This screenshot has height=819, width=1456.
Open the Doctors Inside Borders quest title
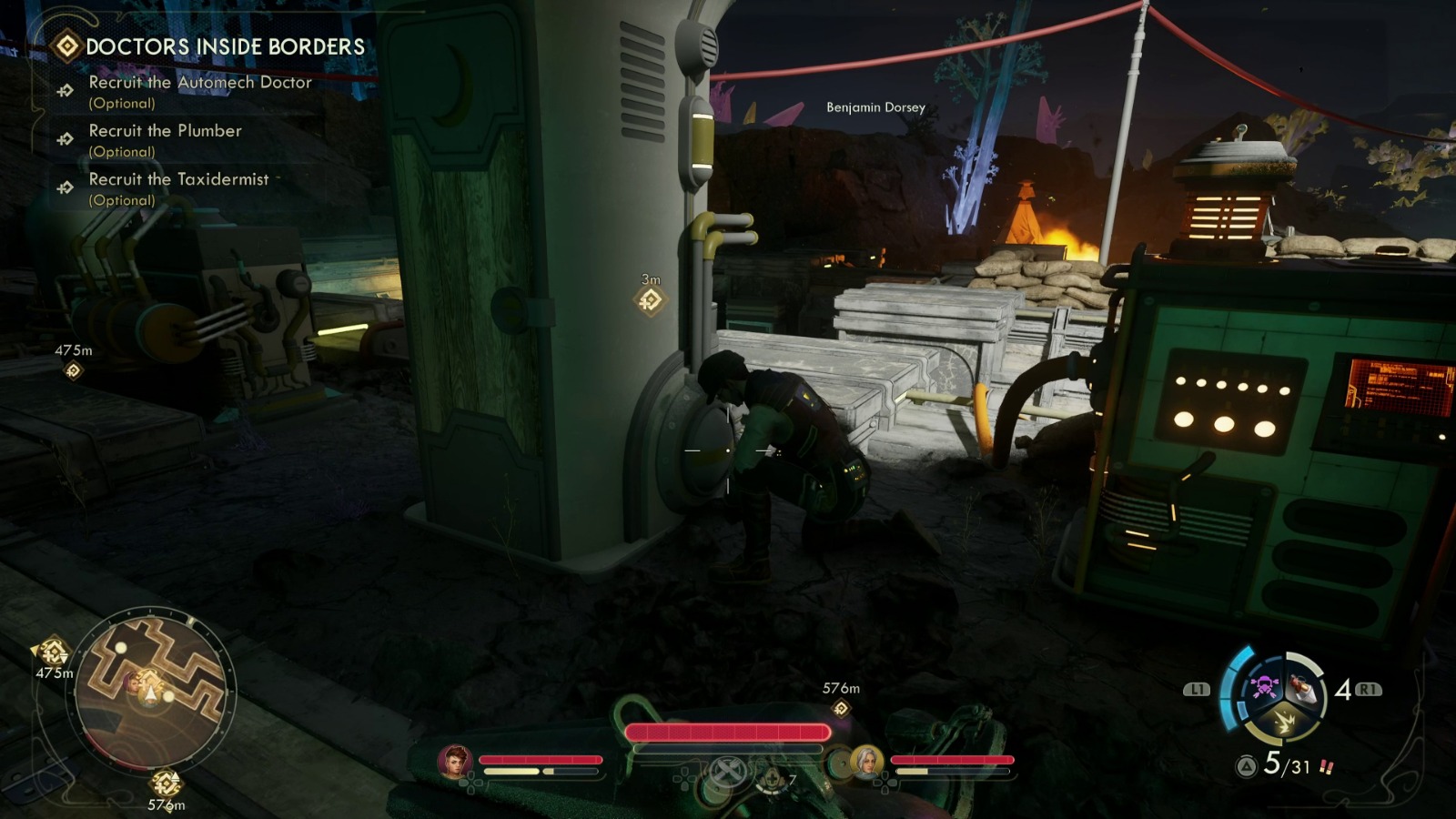tap(224, 46)
